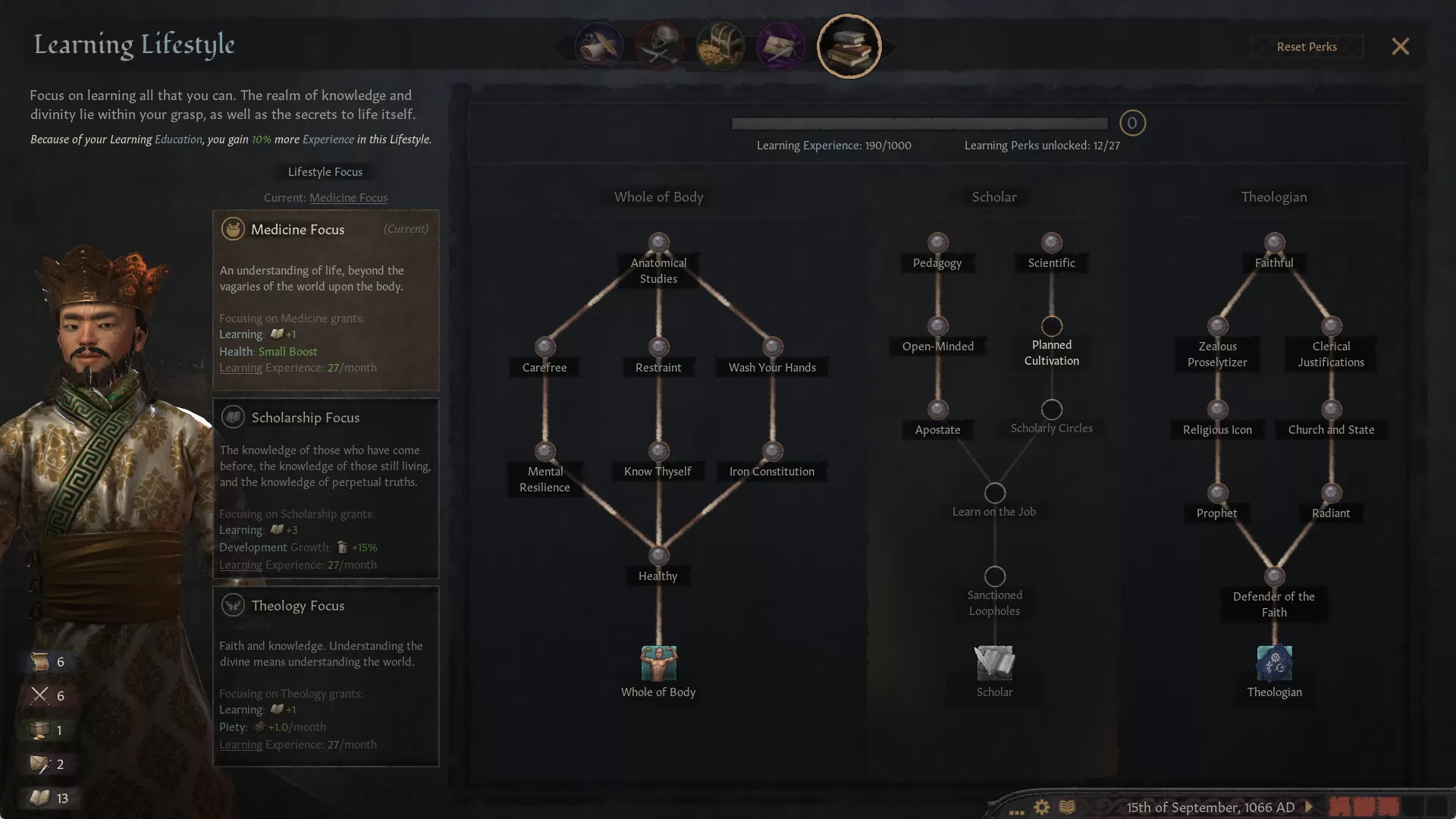
Task: Select the Scholarly Circles perk node
Action: [x=1051, y=409]
